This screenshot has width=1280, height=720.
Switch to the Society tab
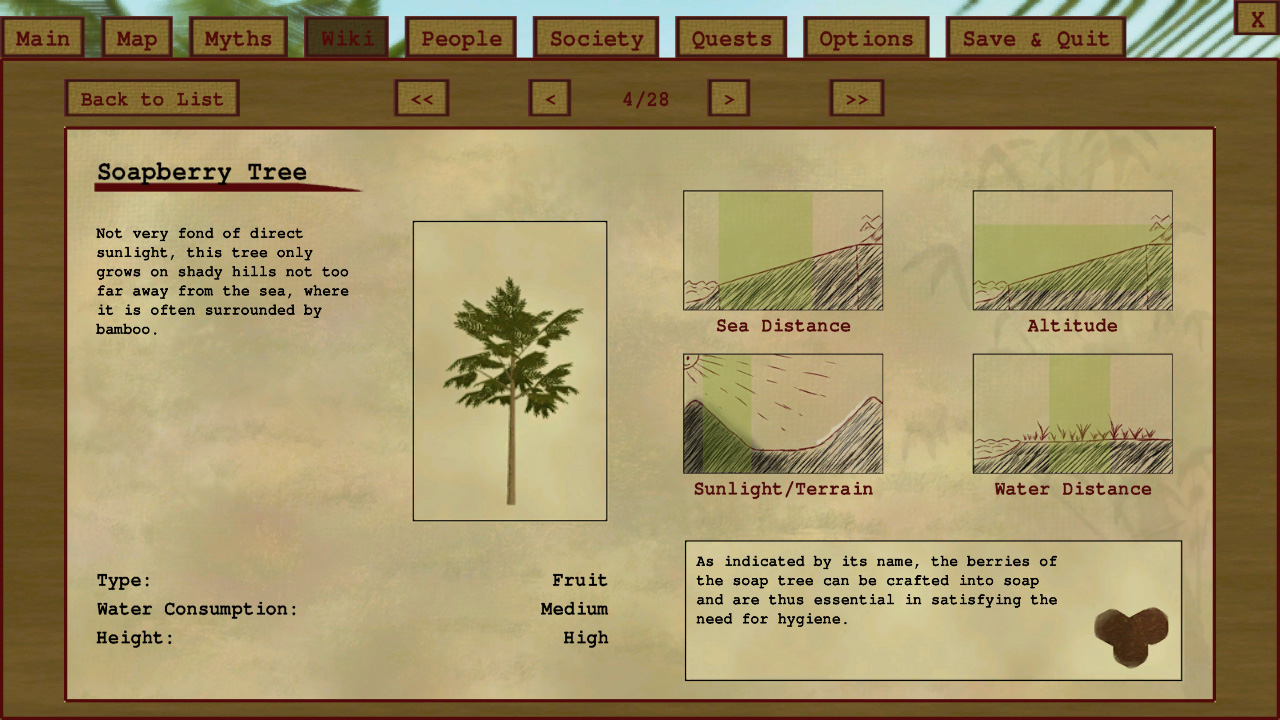click(596, 39)
